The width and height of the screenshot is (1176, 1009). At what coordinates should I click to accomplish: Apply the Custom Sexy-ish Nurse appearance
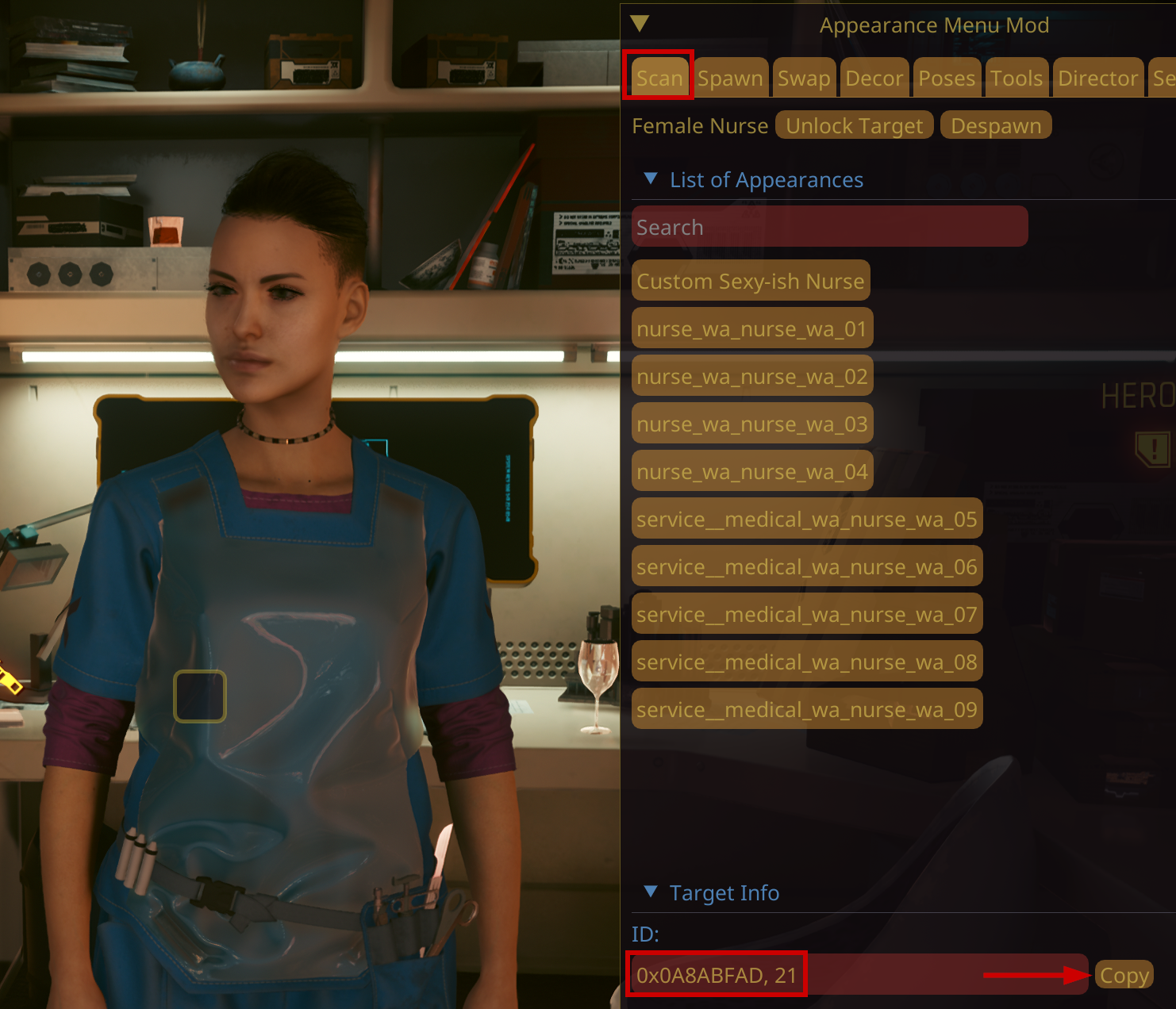pyautogui.click(x=750, y=281)
